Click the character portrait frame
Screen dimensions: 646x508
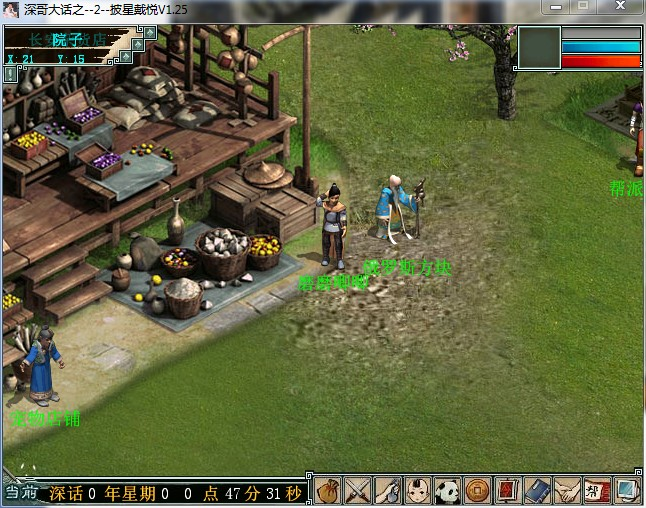pos(539,47)
